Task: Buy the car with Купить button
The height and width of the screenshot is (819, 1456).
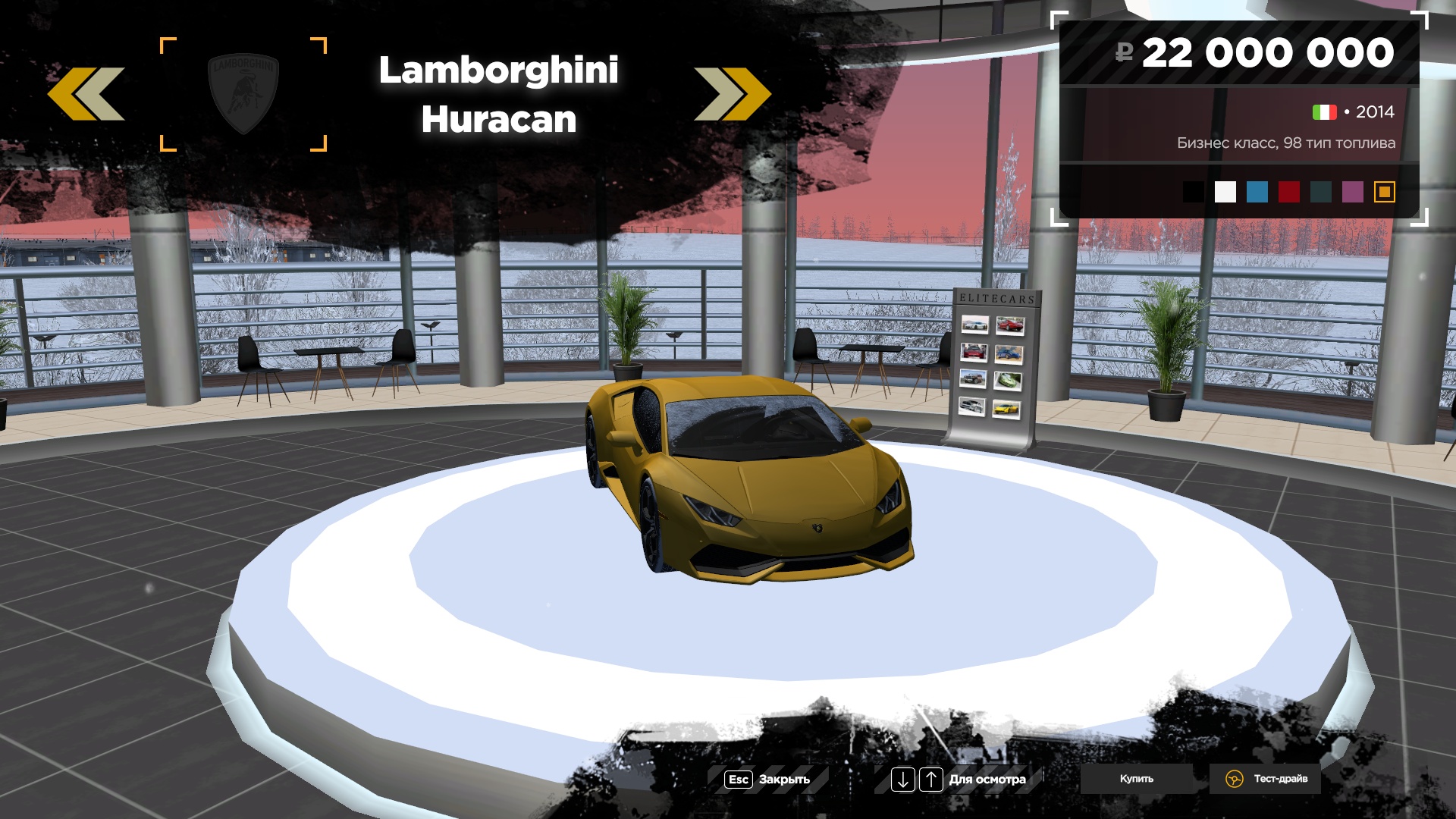Action: 1136,779
